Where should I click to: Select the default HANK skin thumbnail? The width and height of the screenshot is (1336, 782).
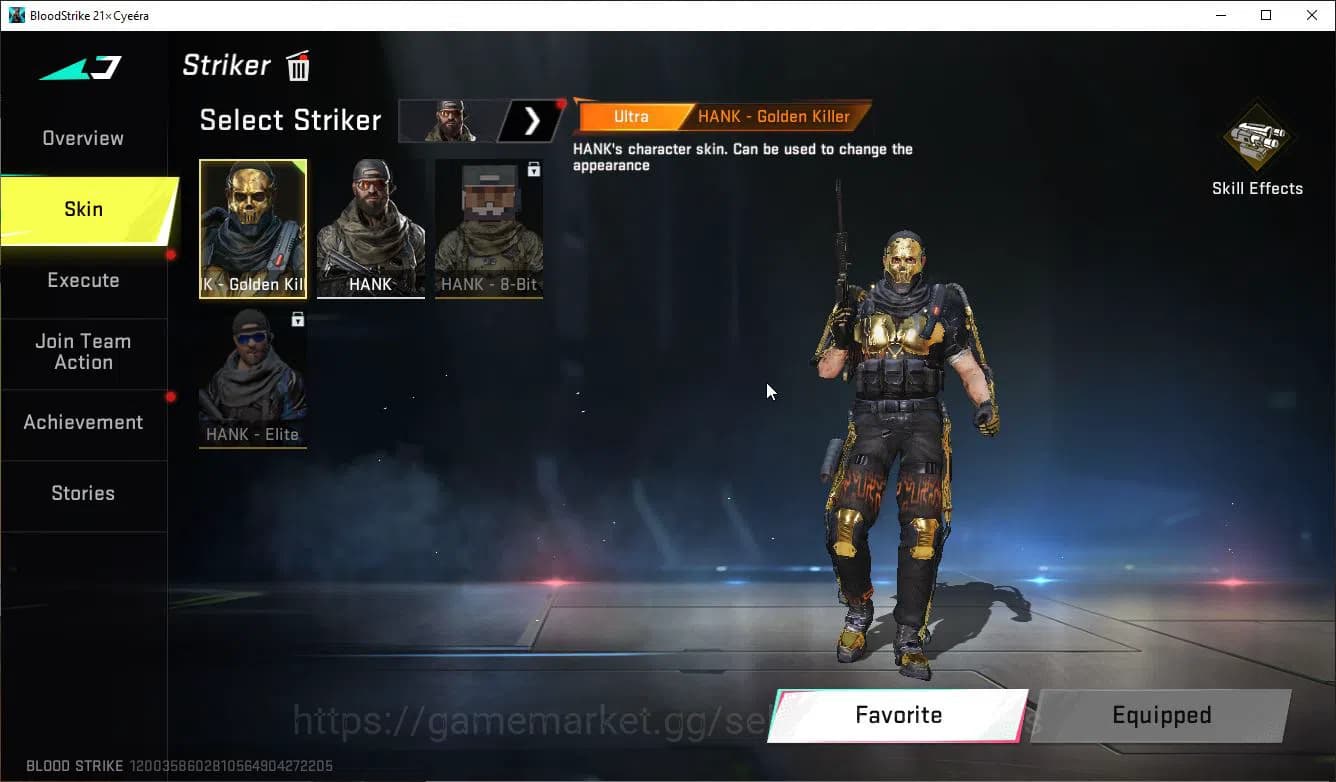pos(370,225)
